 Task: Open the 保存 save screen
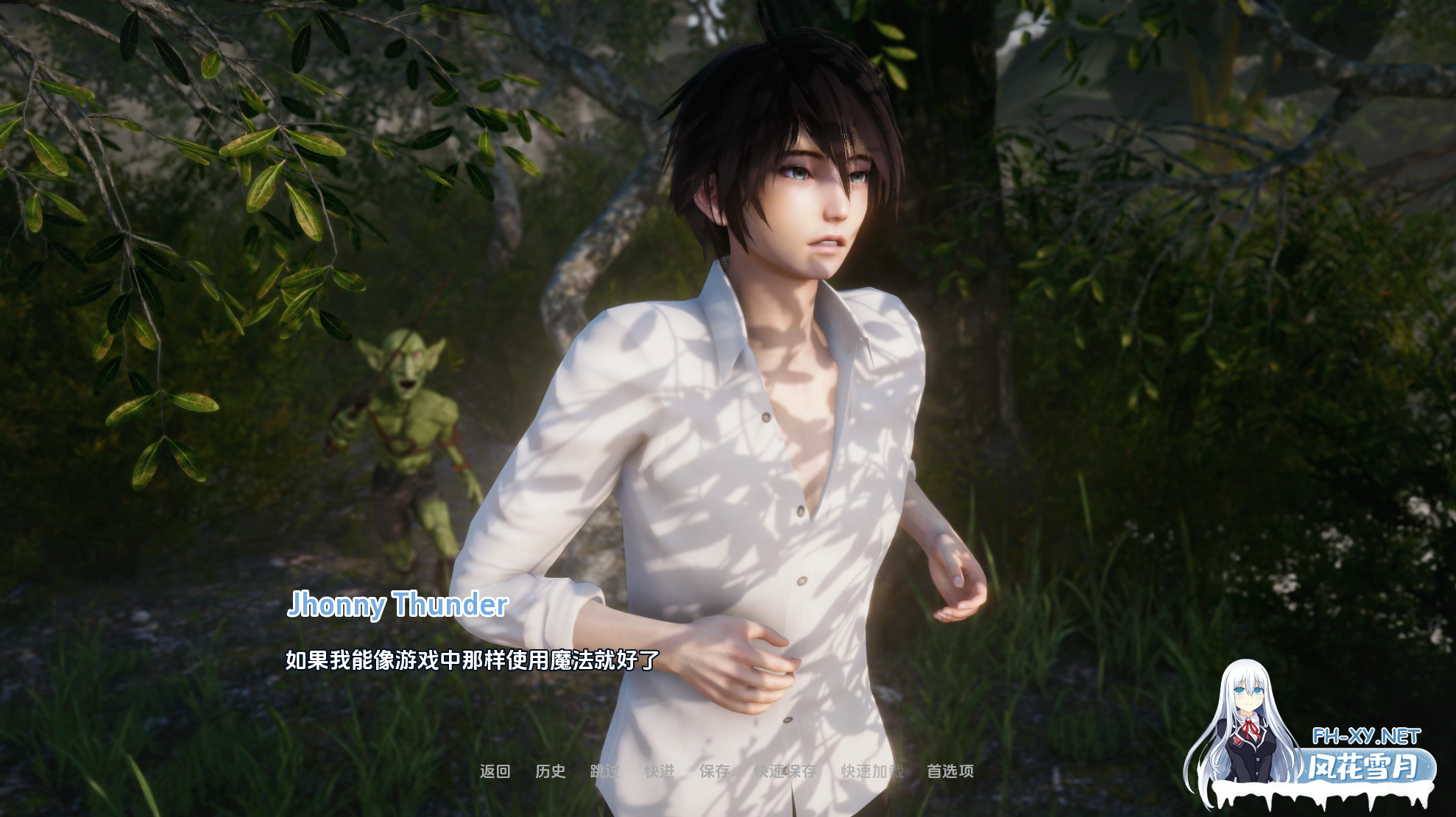(715, 771)
